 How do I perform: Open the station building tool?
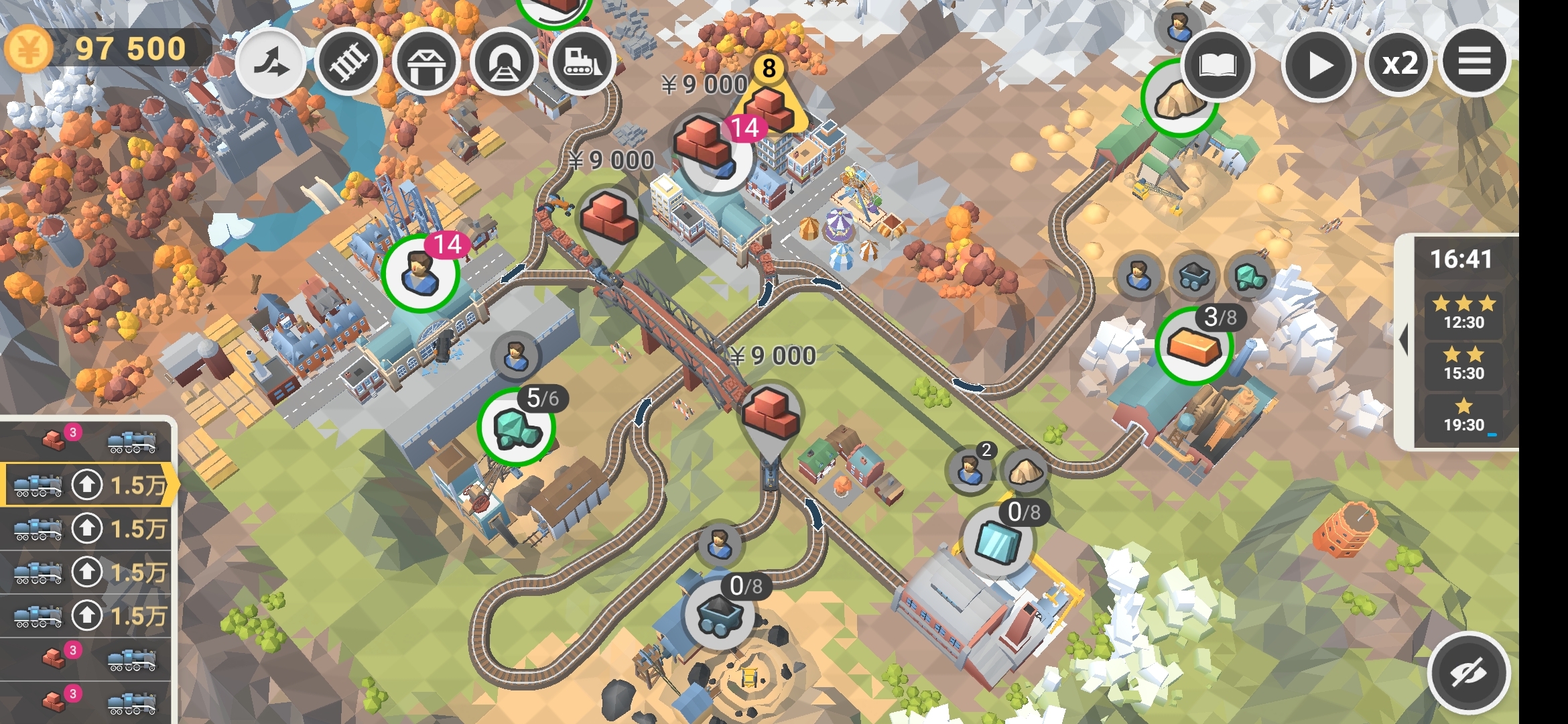426,64
